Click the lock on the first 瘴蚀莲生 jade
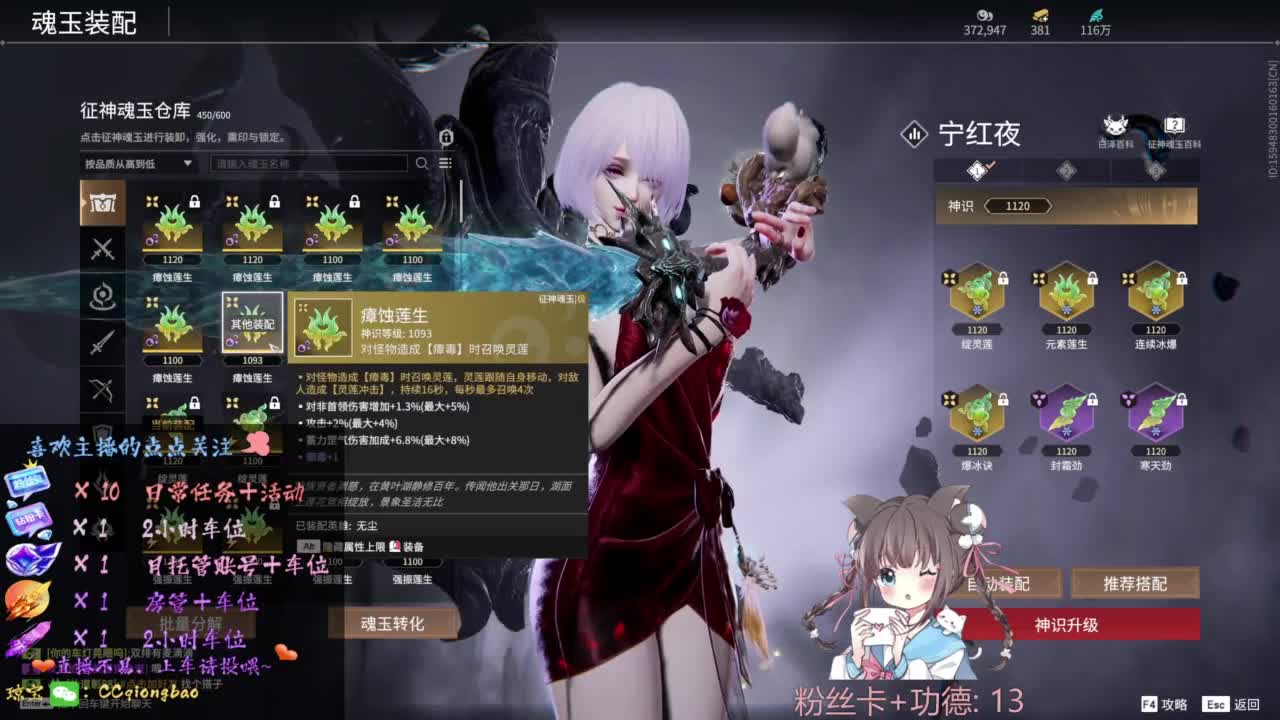1280x720 pixels. click(x=196, y=202)
